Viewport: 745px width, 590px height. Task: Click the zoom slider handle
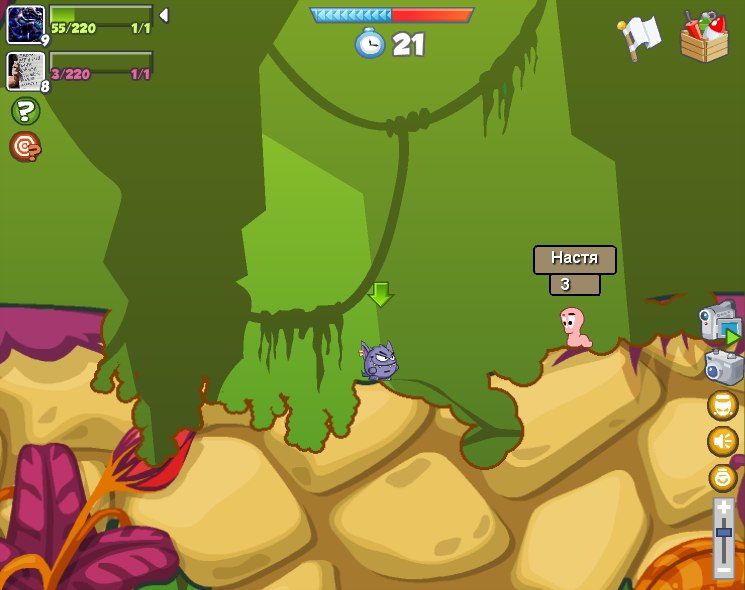tap(723, 537)
